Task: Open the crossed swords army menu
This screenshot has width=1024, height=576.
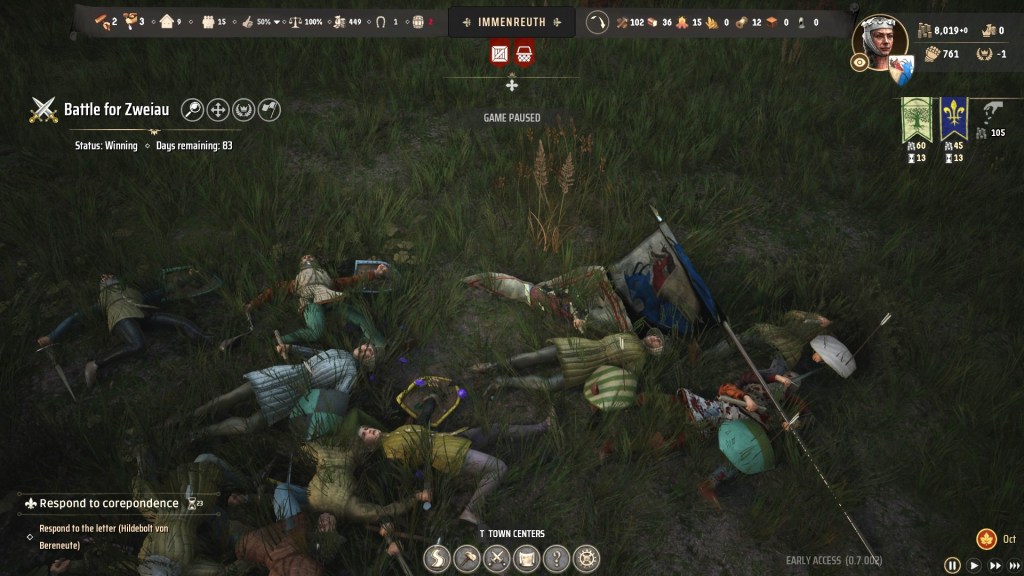Action: click(497, 558)
